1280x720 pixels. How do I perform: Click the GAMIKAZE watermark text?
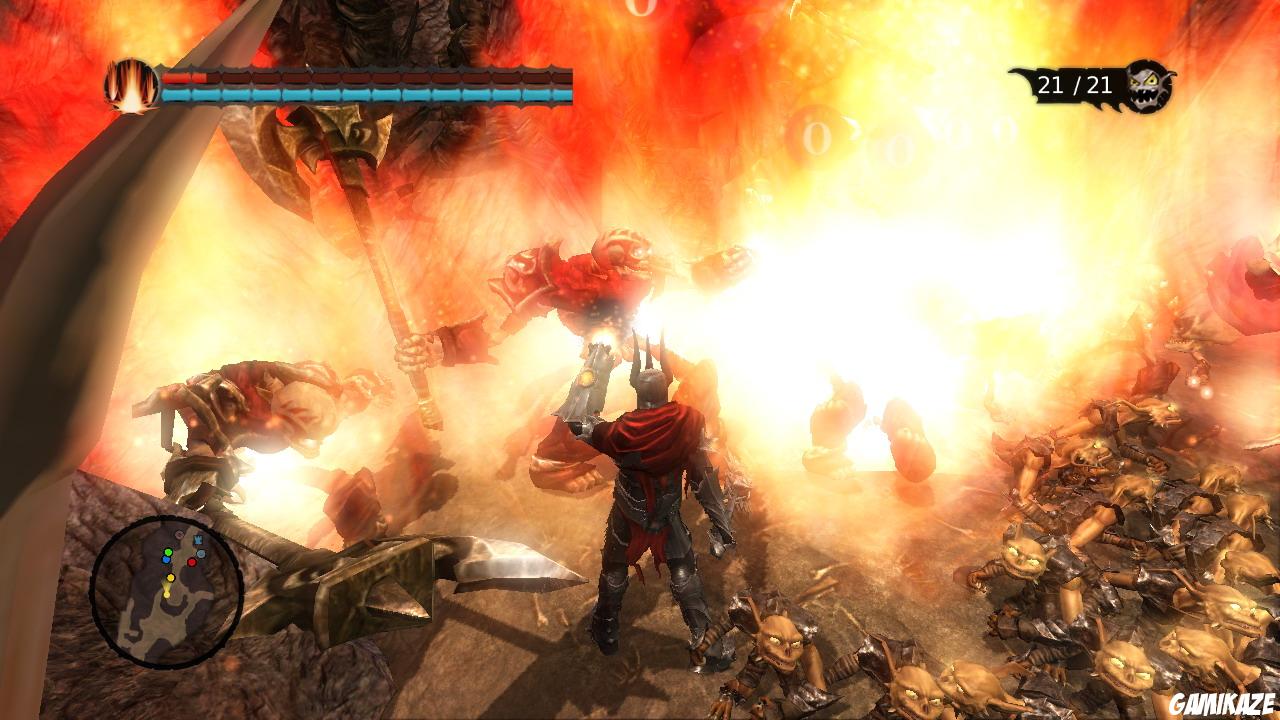click(1222, 702)
